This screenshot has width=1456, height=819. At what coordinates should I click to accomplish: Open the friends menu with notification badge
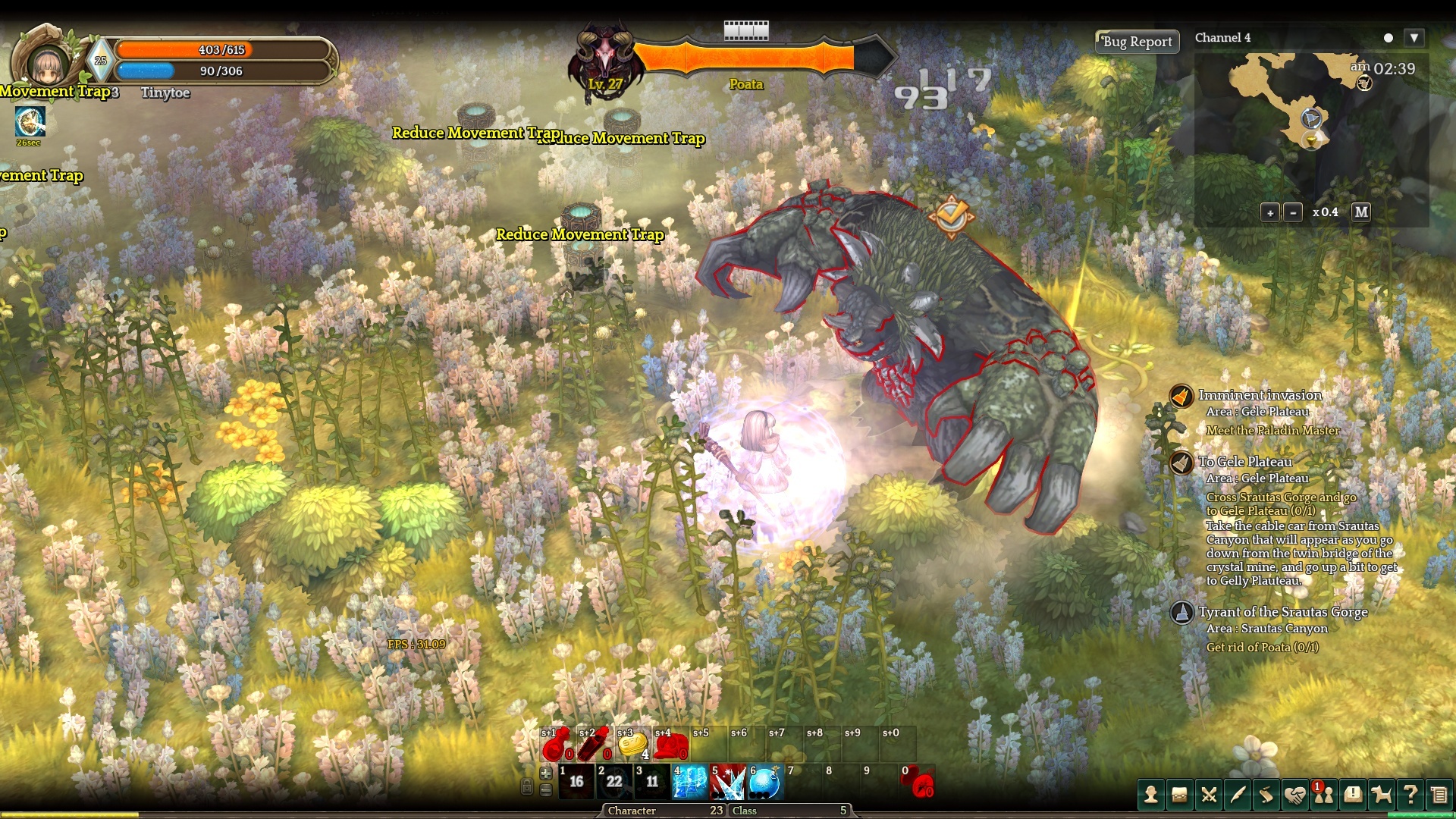1324,795
